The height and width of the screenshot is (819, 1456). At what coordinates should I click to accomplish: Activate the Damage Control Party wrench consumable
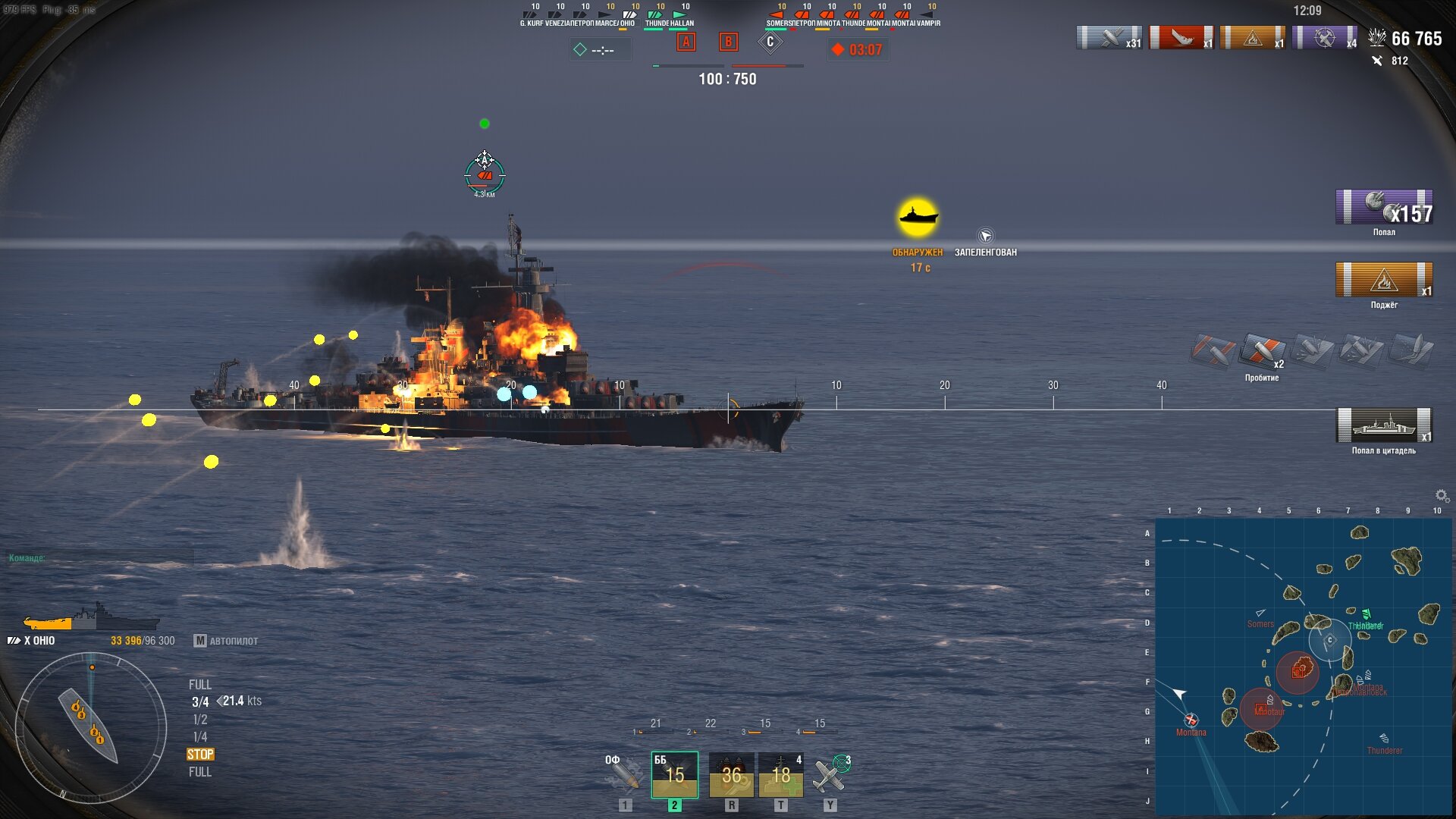click(x=731, y=774)
